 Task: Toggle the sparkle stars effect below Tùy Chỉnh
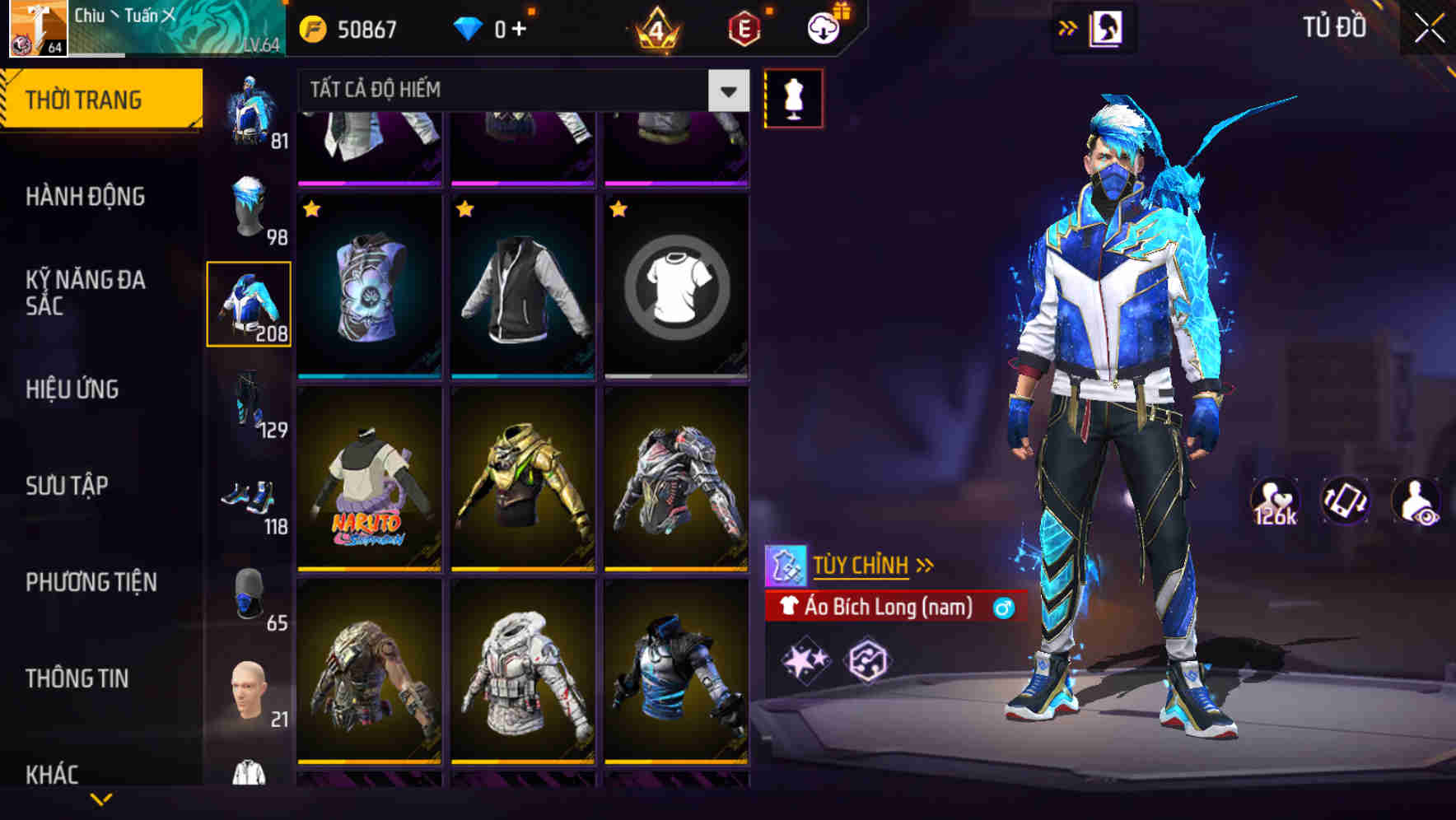[805, 659]
